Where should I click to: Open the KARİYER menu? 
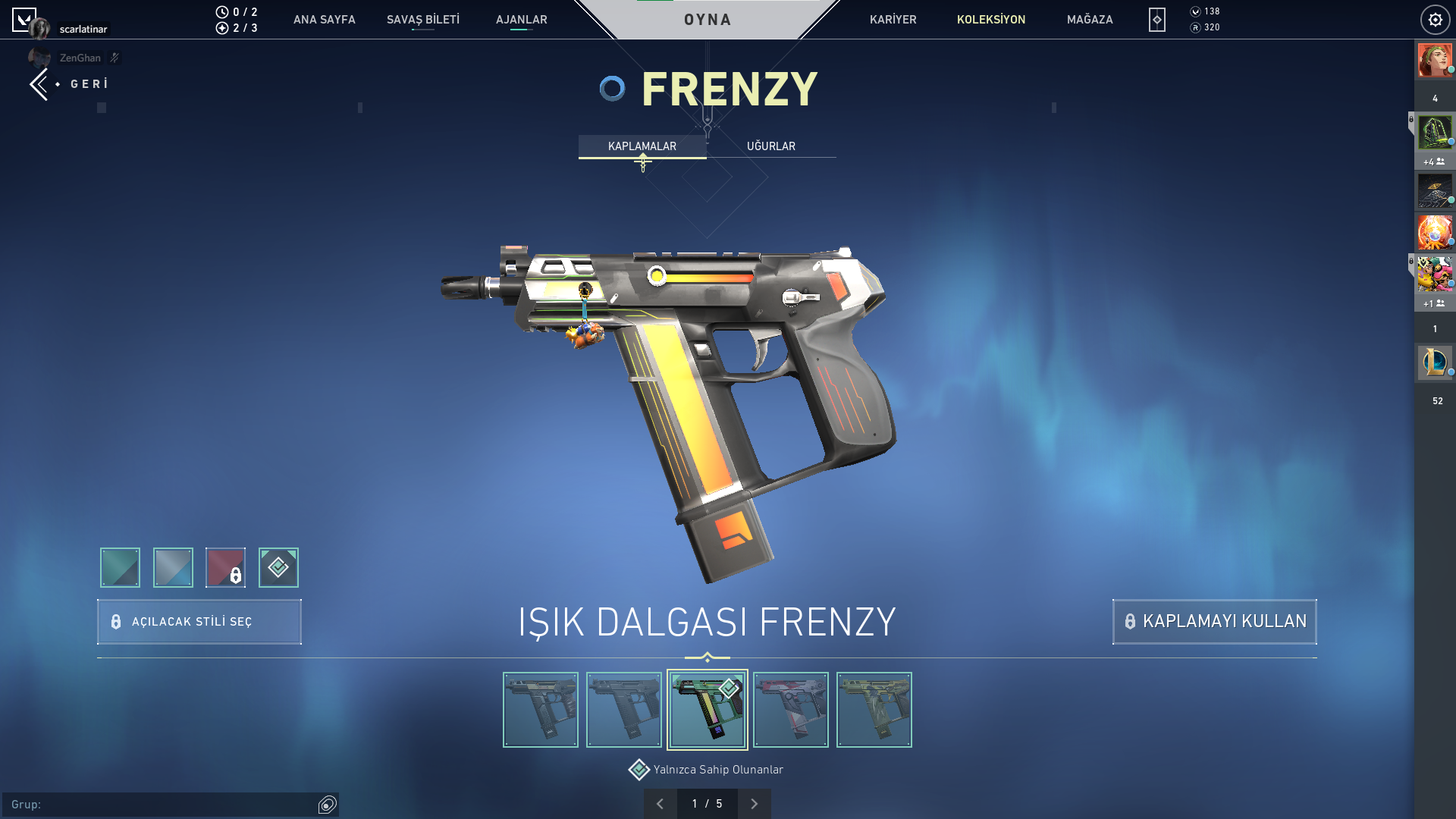tap(893, 20)
